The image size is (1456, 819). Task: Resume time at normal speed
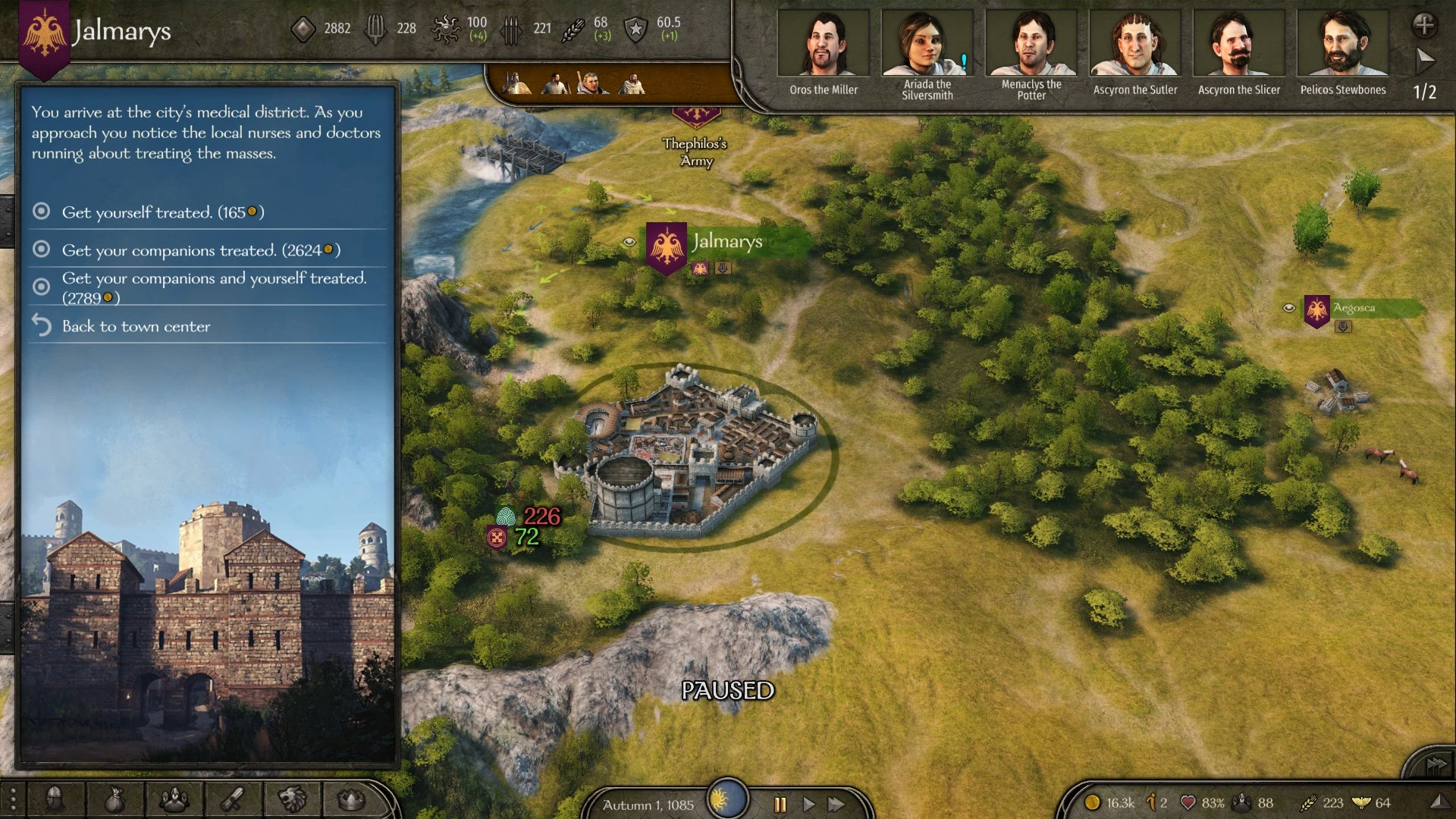coord(808,804)
